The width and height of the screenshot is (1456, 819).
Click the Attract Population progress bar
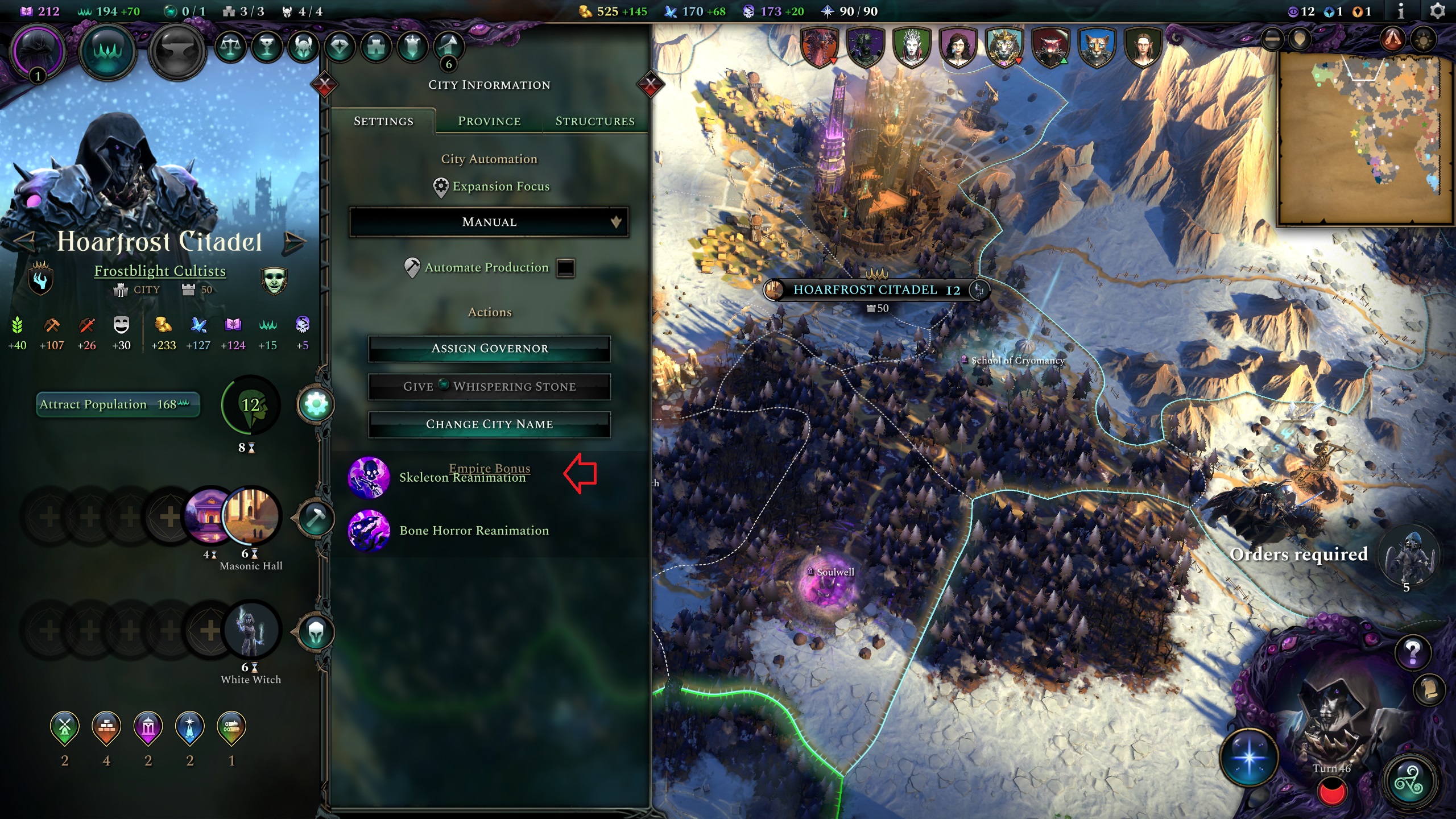[x=117, y=404]
